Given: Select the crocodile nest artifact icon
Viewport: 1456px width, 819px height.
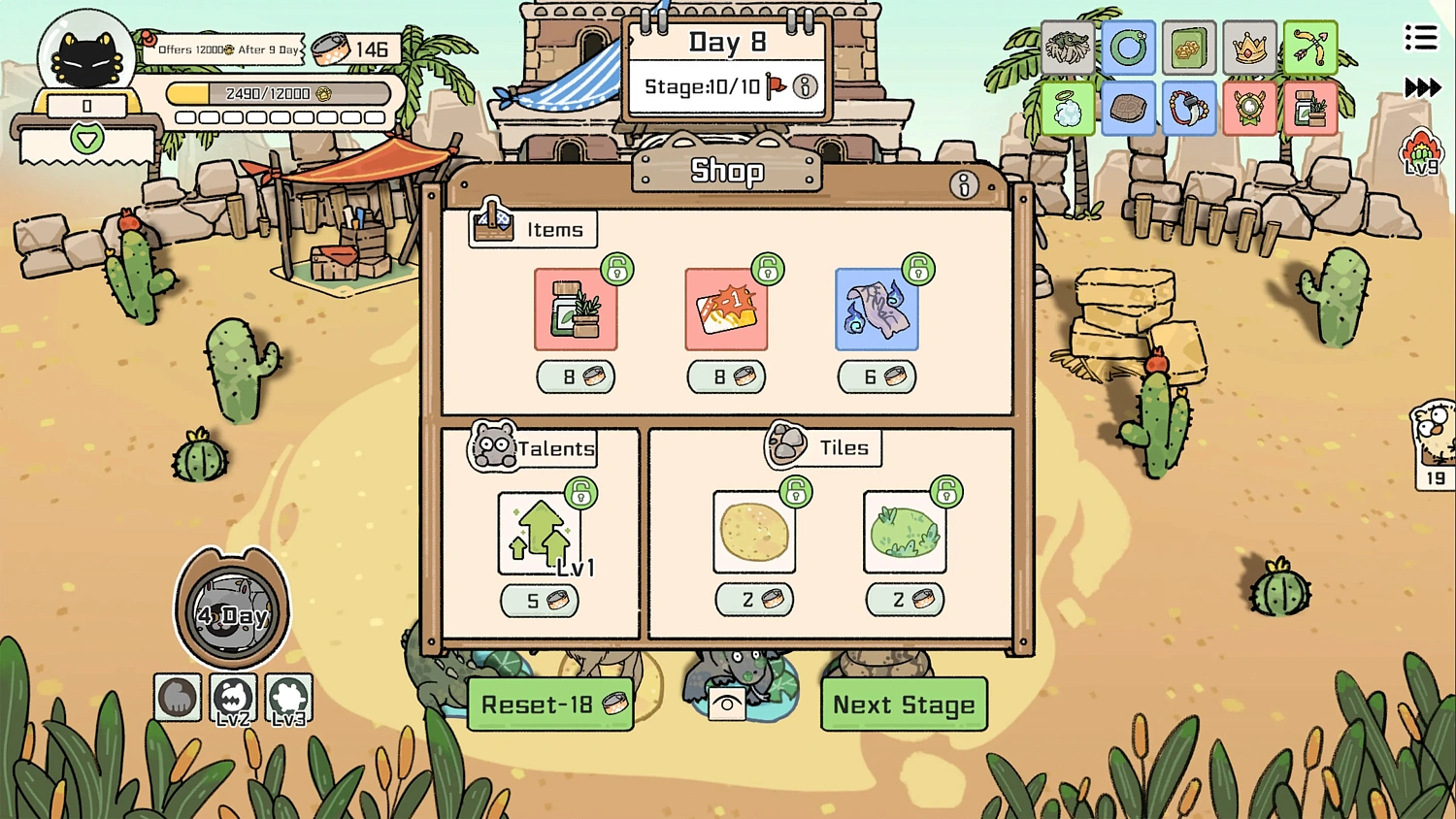Looking at the screenshot, I should 1068,47.
